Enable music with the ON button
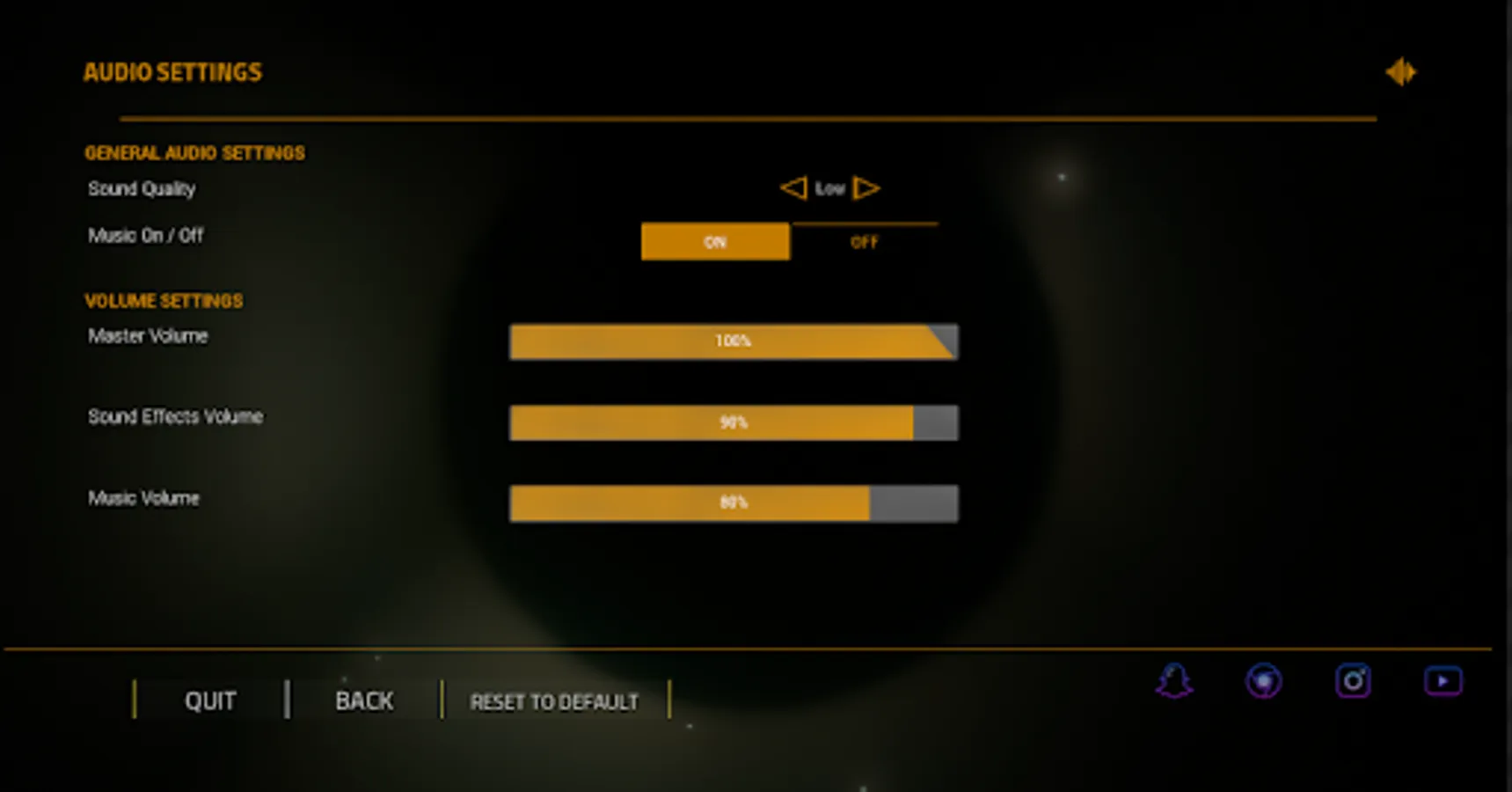The height and width of the screenshot is (792, 1512). tap(715, 241)
